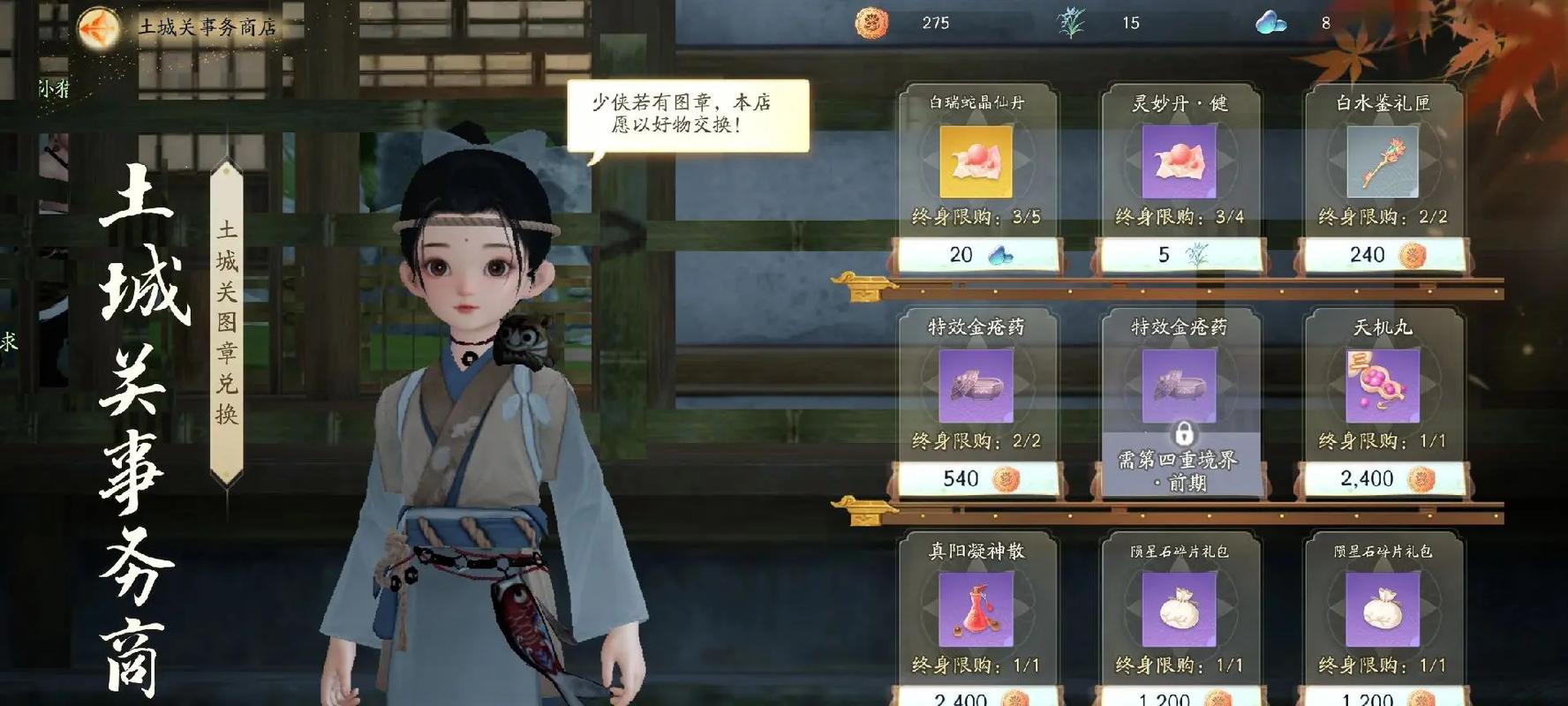Click the orchid flower currency icon showing 15
The image size is (1568, 706).
pyautogui.click(x=1070, y=24)
